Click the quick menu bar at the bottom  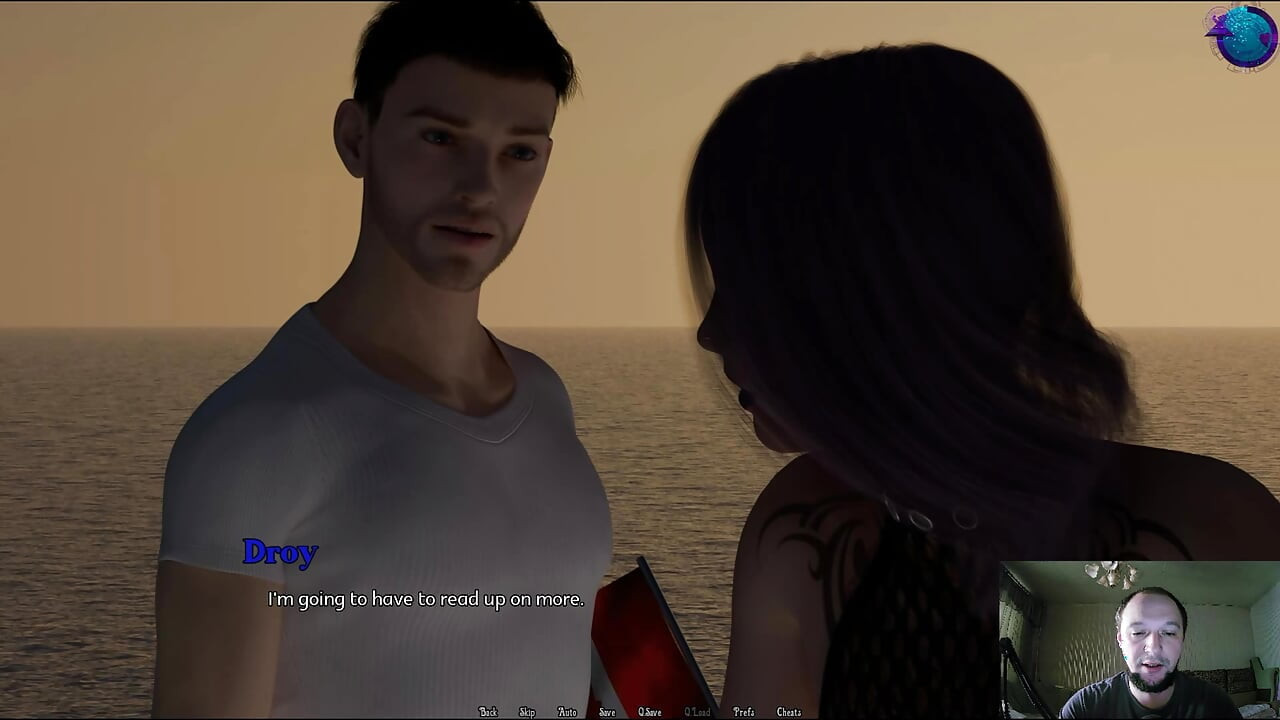640,711
